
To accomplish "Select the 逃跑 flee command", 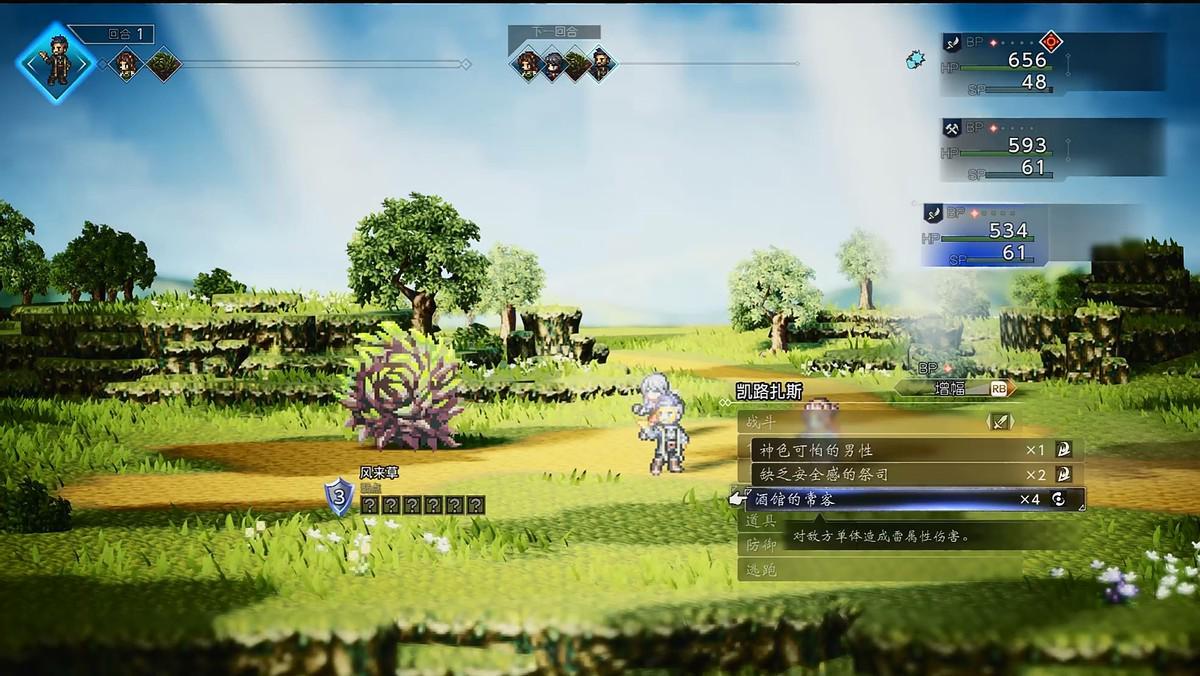I will coord(760,570).
